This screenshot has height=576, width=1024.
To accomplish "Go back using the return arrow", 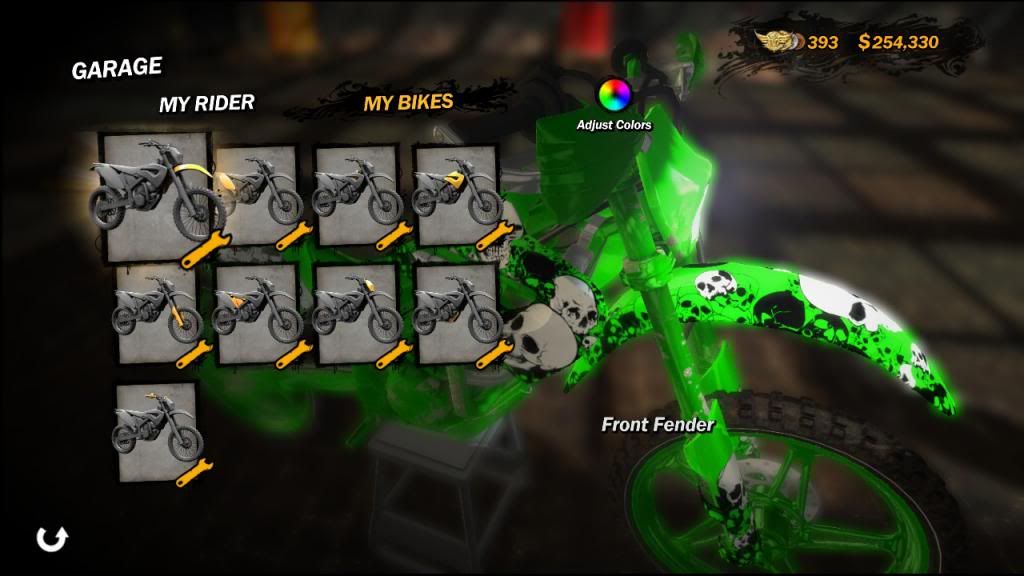I will click(x=51, y=539).
